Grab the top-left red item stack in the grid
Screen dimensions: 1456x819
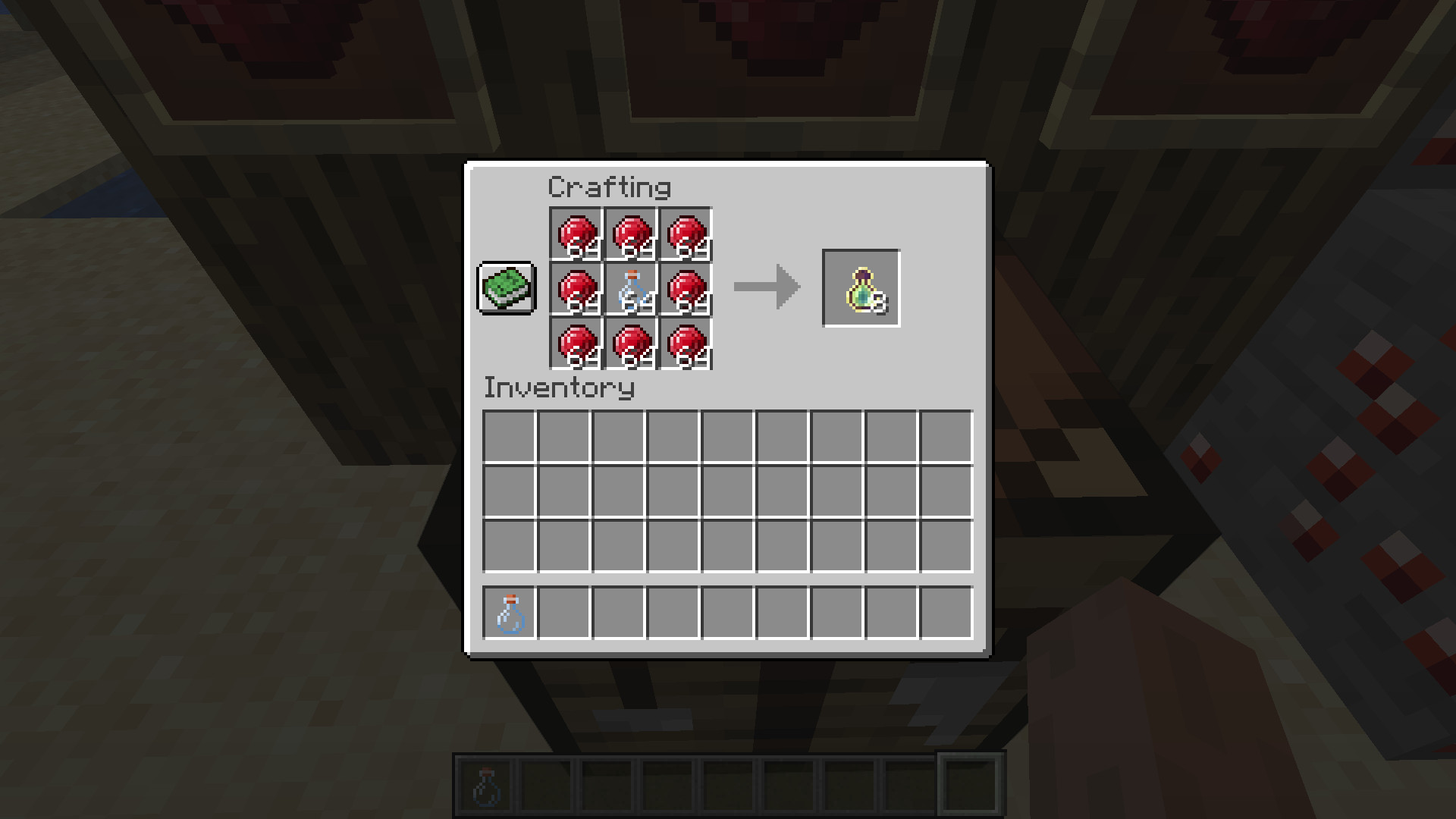click(x=578, y=234)
